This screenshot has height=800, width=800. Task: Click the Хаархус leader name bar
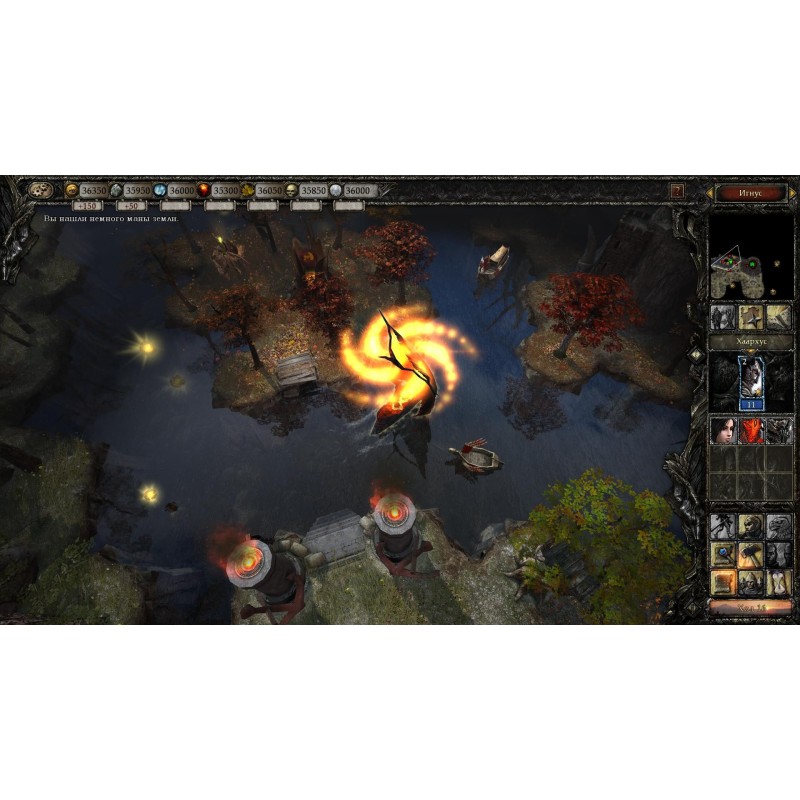(x=750, y=342)
